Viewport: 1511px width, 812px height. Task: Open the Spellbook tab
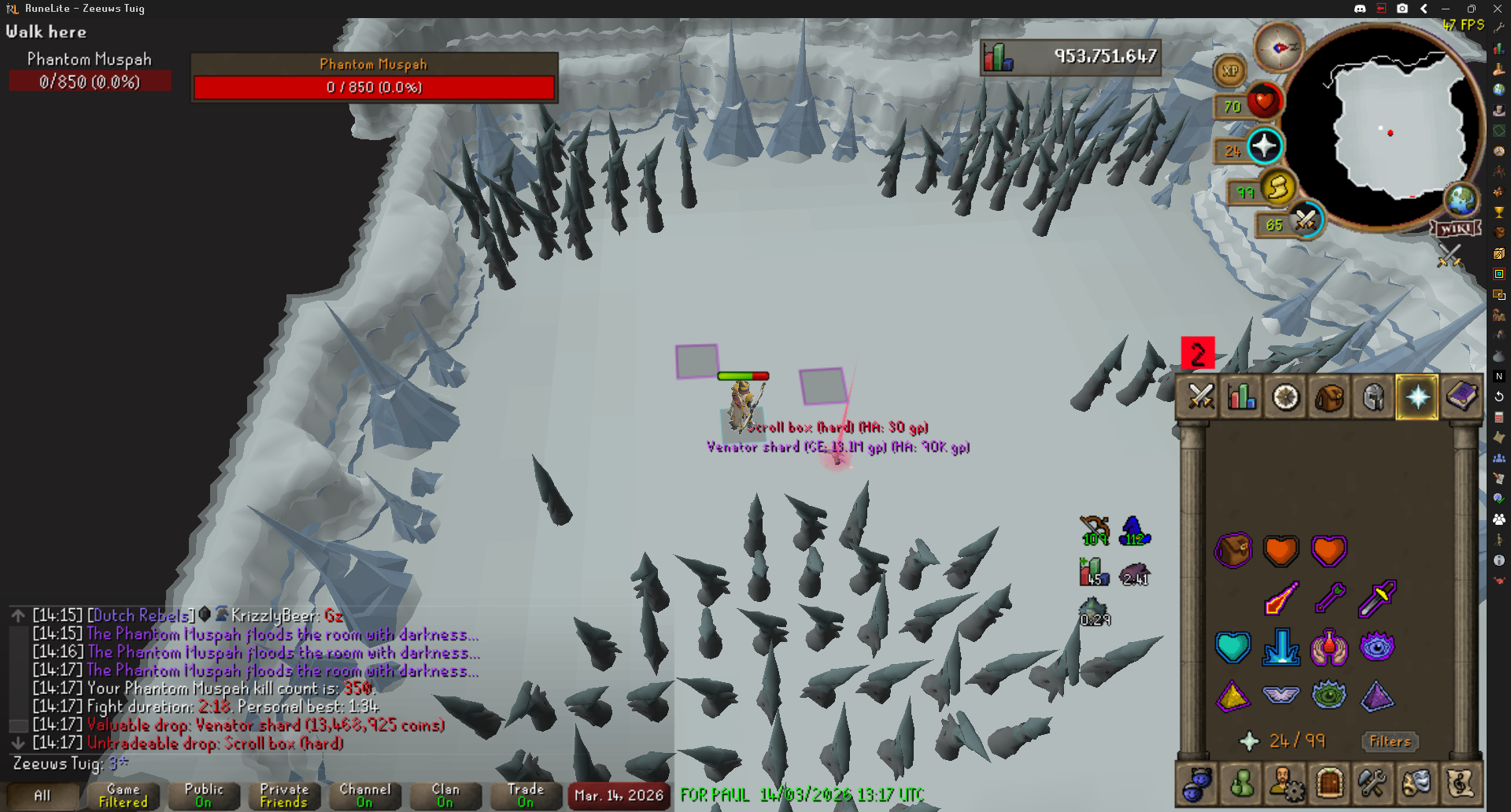[1461, 397]
